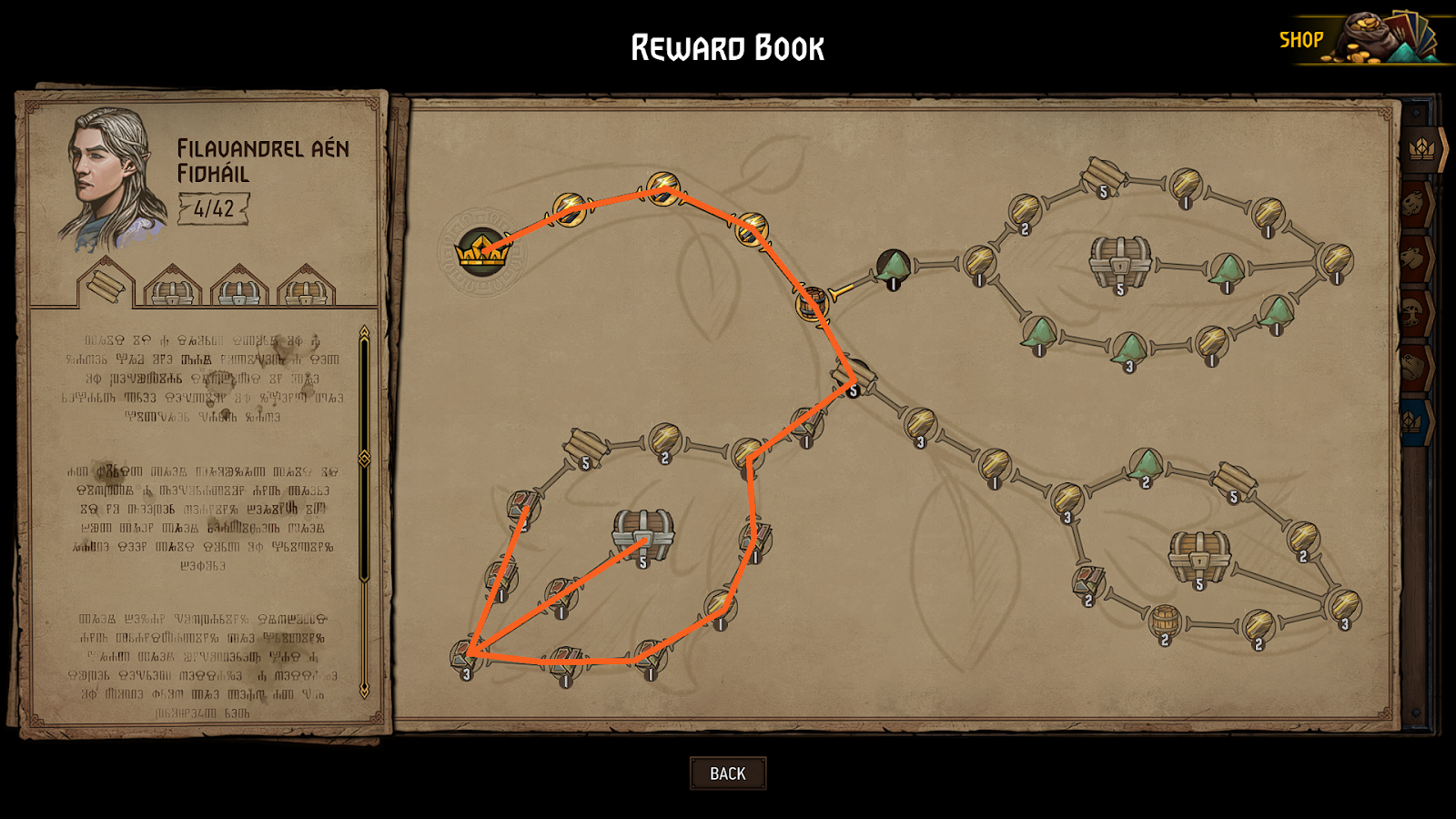Click the BACK button
Screen dimensions: 1456x819
[x=727, y=773]
